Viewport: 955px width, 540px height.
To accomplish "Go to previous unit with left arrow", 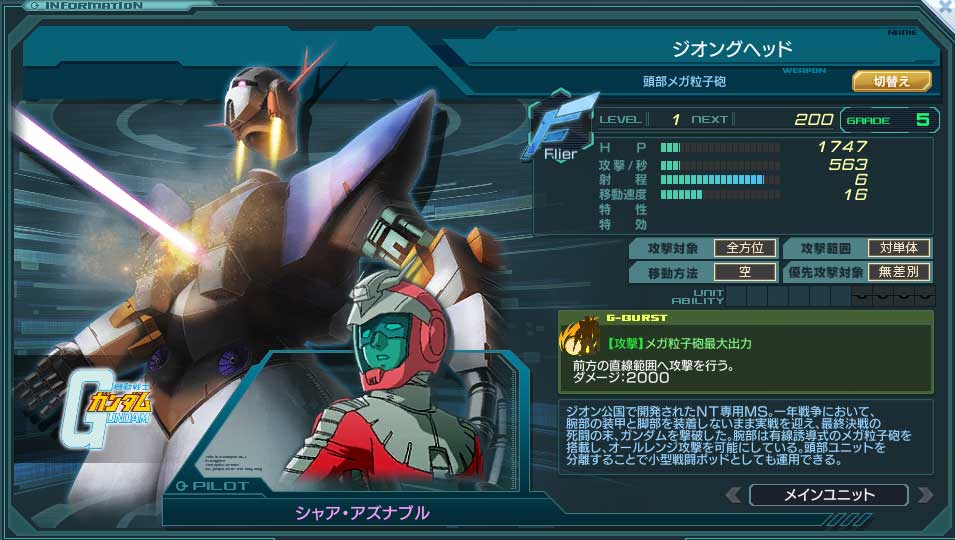I will point(734,495).
